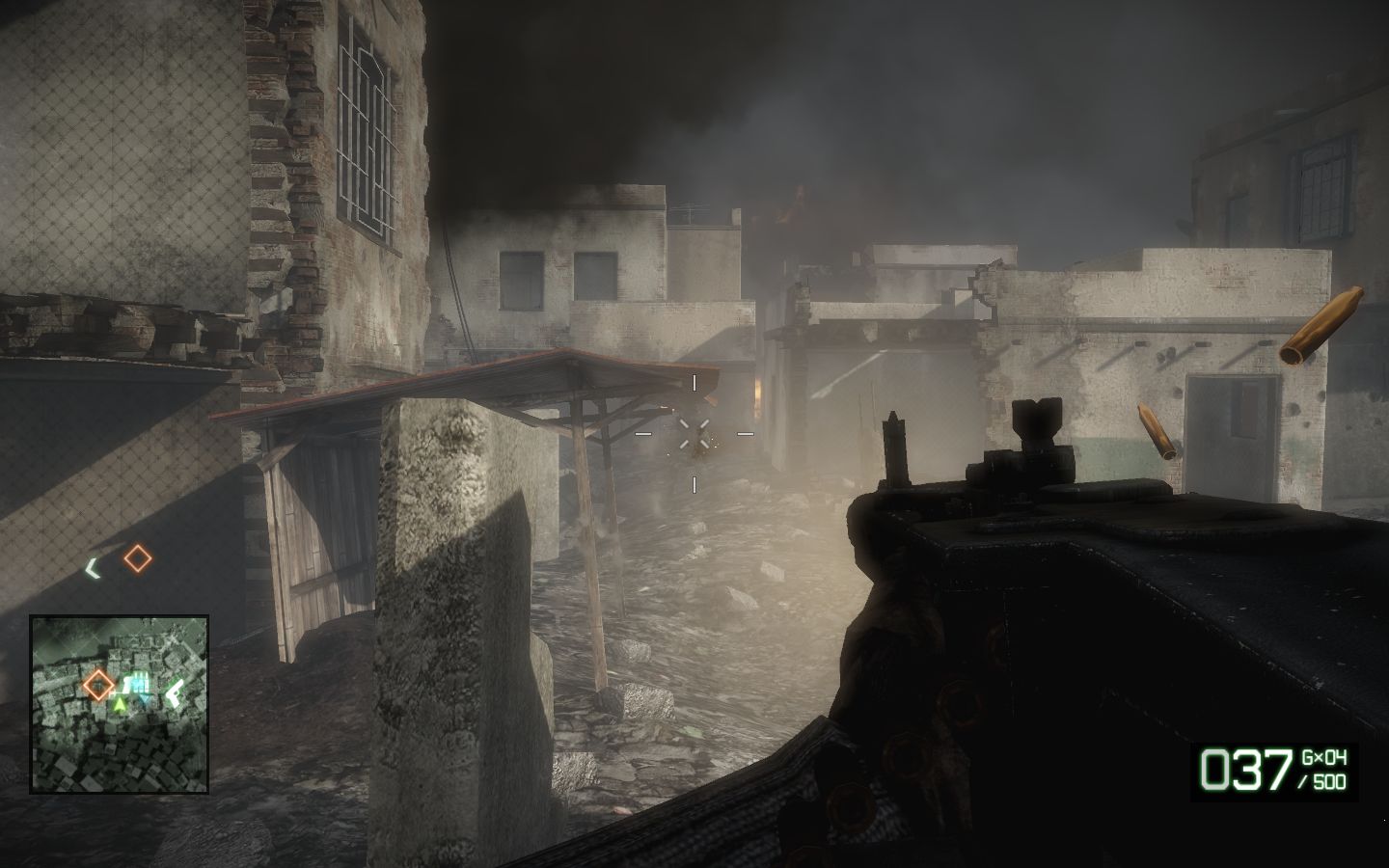Click the white chevron marker above the minimap

93,569
